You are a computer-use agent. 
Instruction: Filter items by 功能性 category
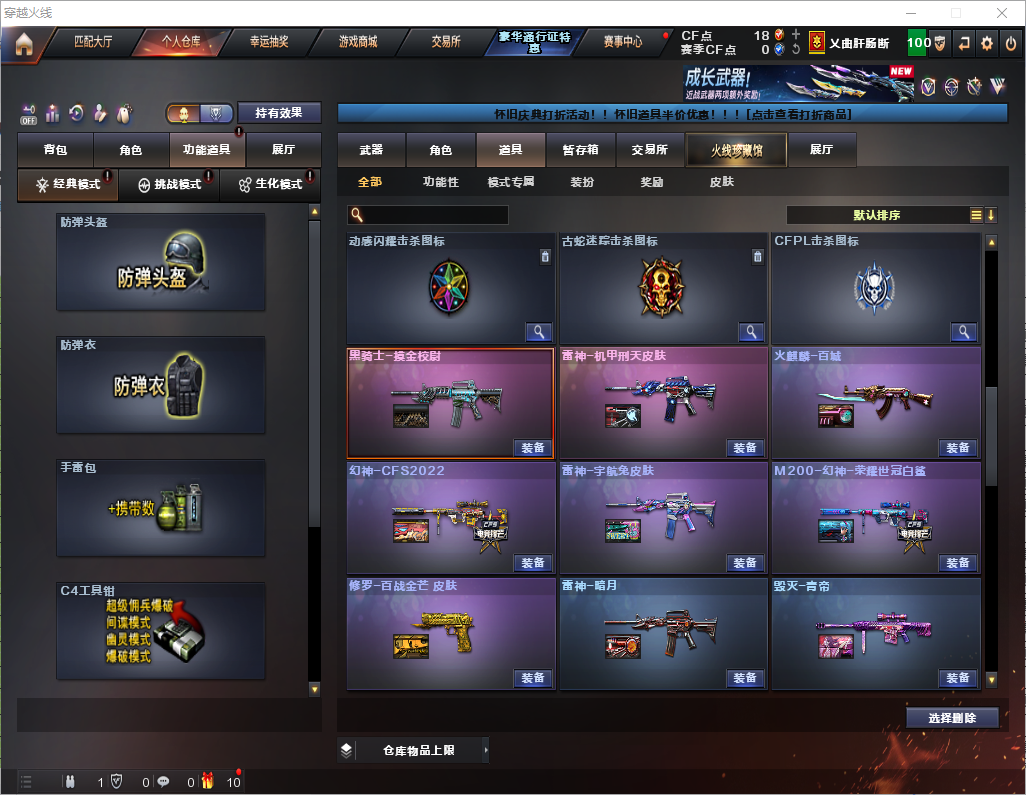[440, 182]
